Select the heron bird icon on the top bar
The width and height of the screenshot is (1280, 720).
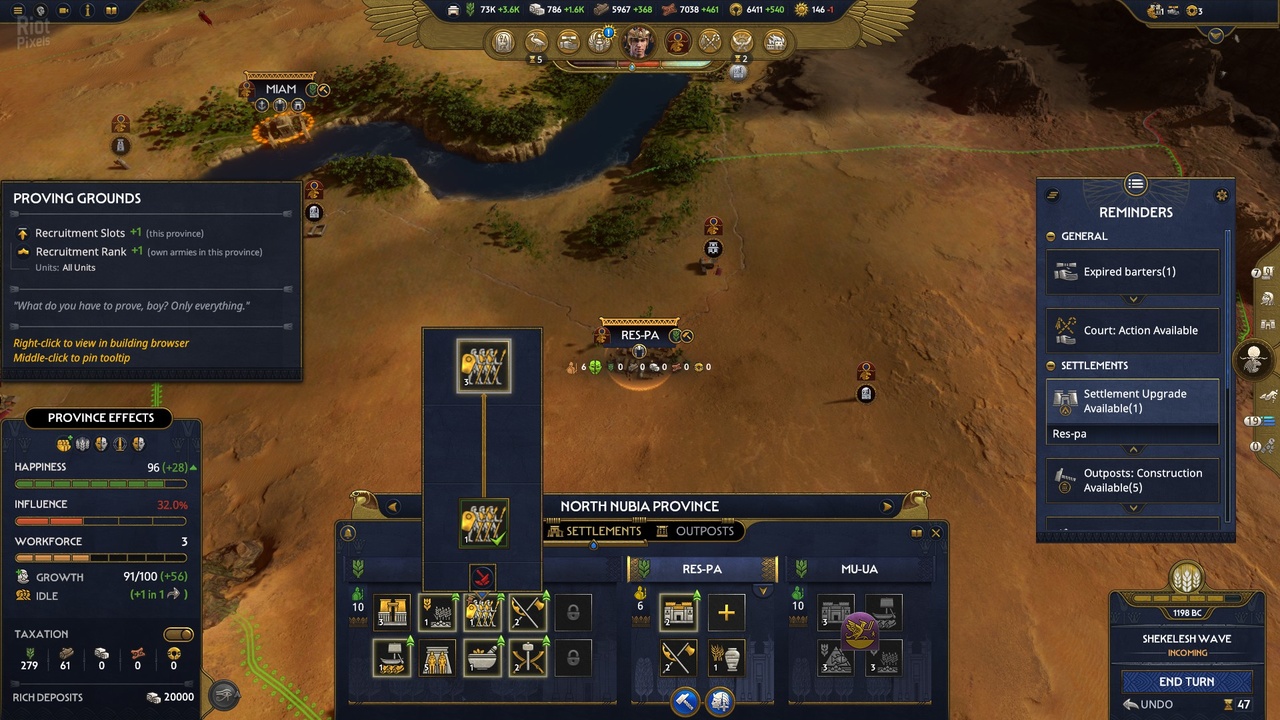pos(536,41)
